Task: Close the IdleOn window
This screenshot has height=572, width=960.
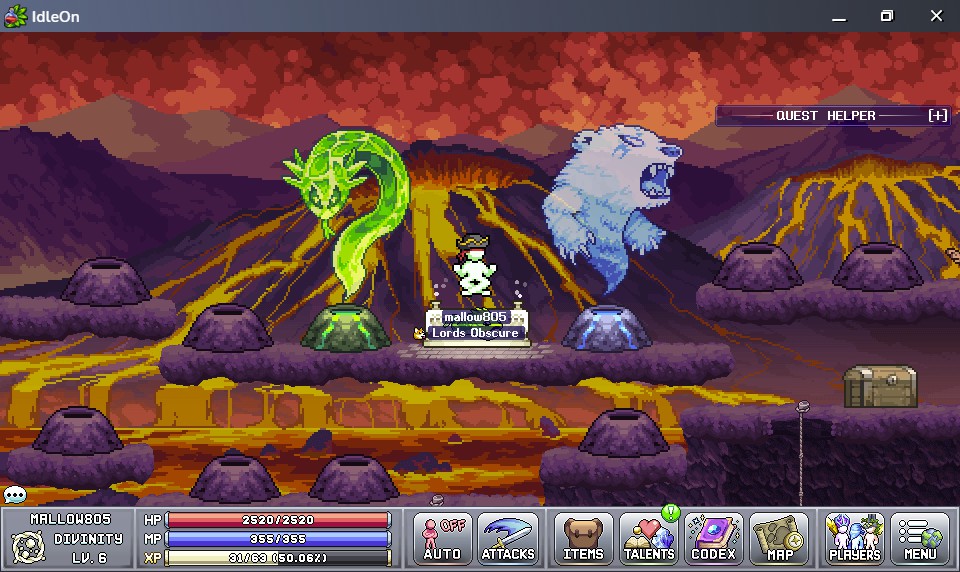Action: pyautogui.click(x=936, y=16)
